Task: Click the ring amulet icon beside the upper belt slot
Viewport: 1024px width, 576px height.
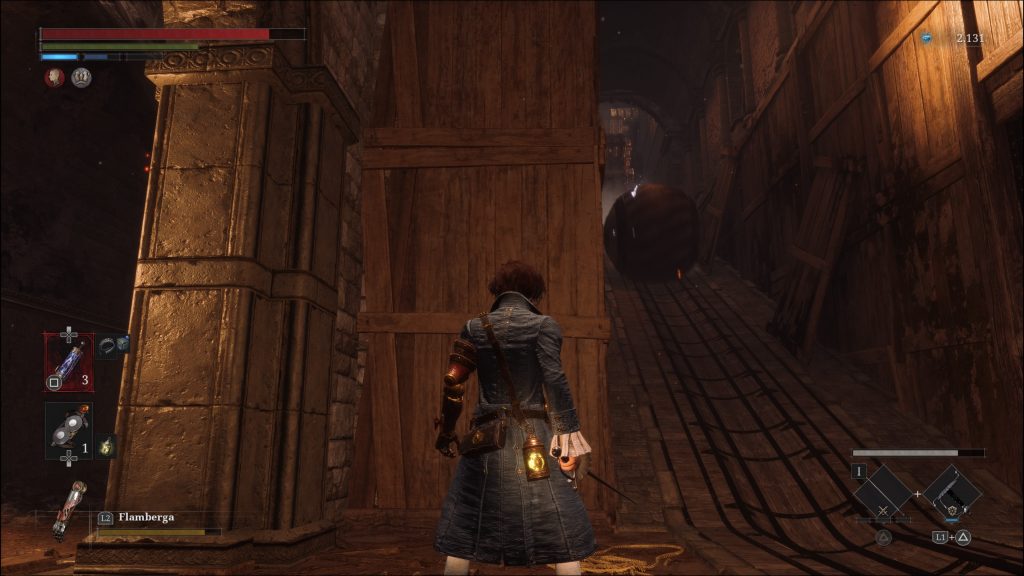Action: pyautogui.click(x=113, y=345)
